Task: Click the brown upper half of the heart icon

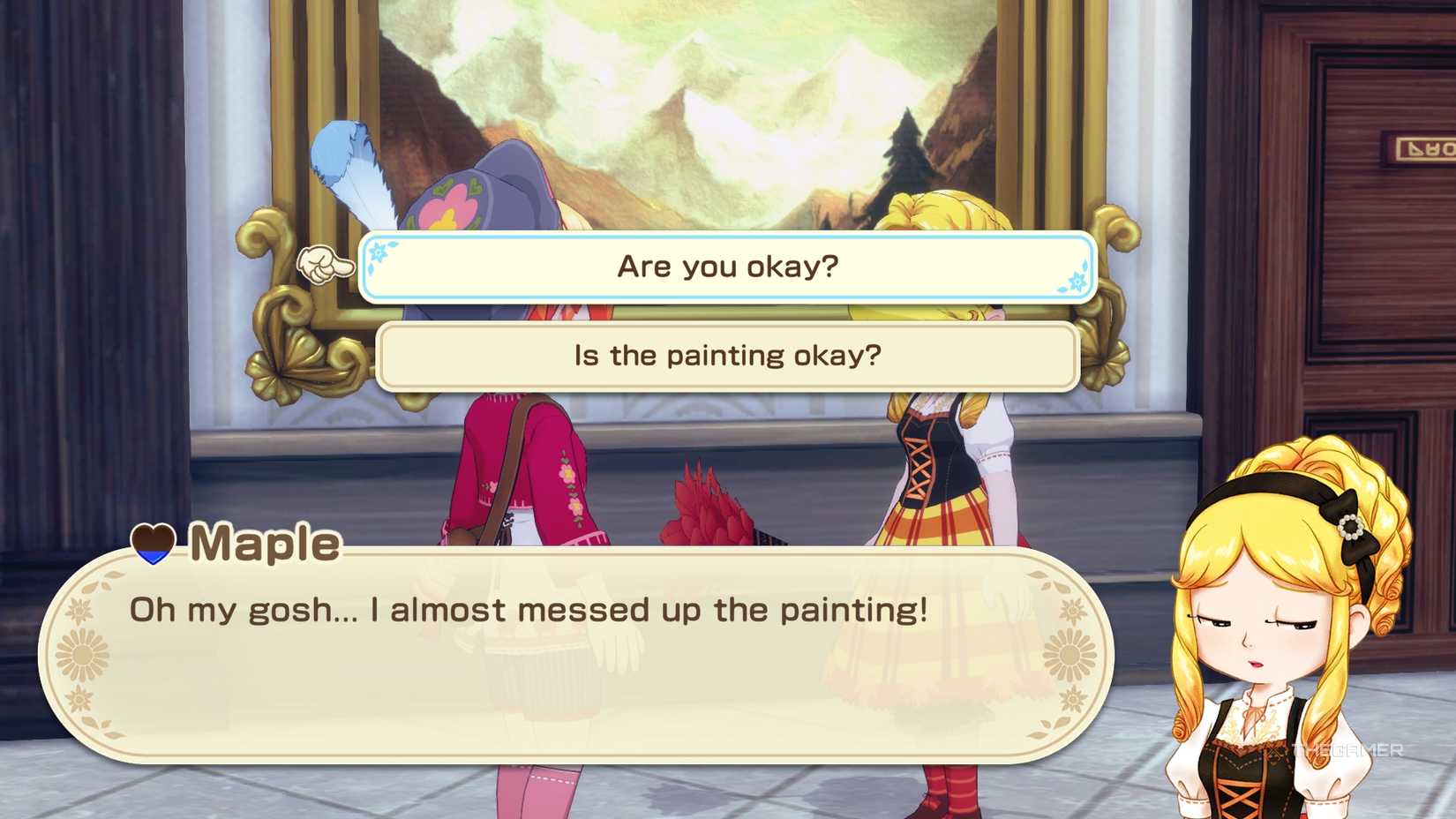Action: tap(152, 537)
